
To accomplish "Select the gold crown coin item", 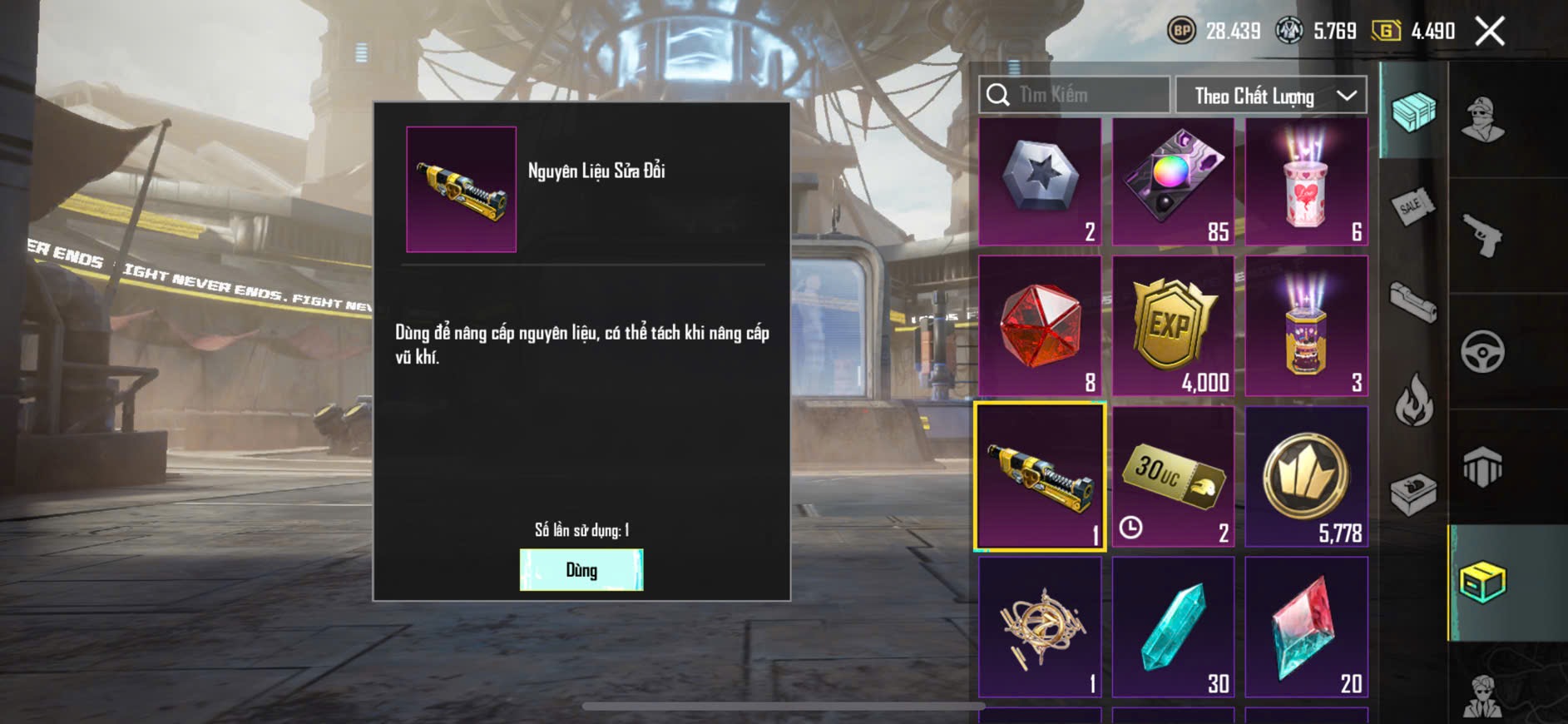I will pyautogui.click(x=1306, y=477).
